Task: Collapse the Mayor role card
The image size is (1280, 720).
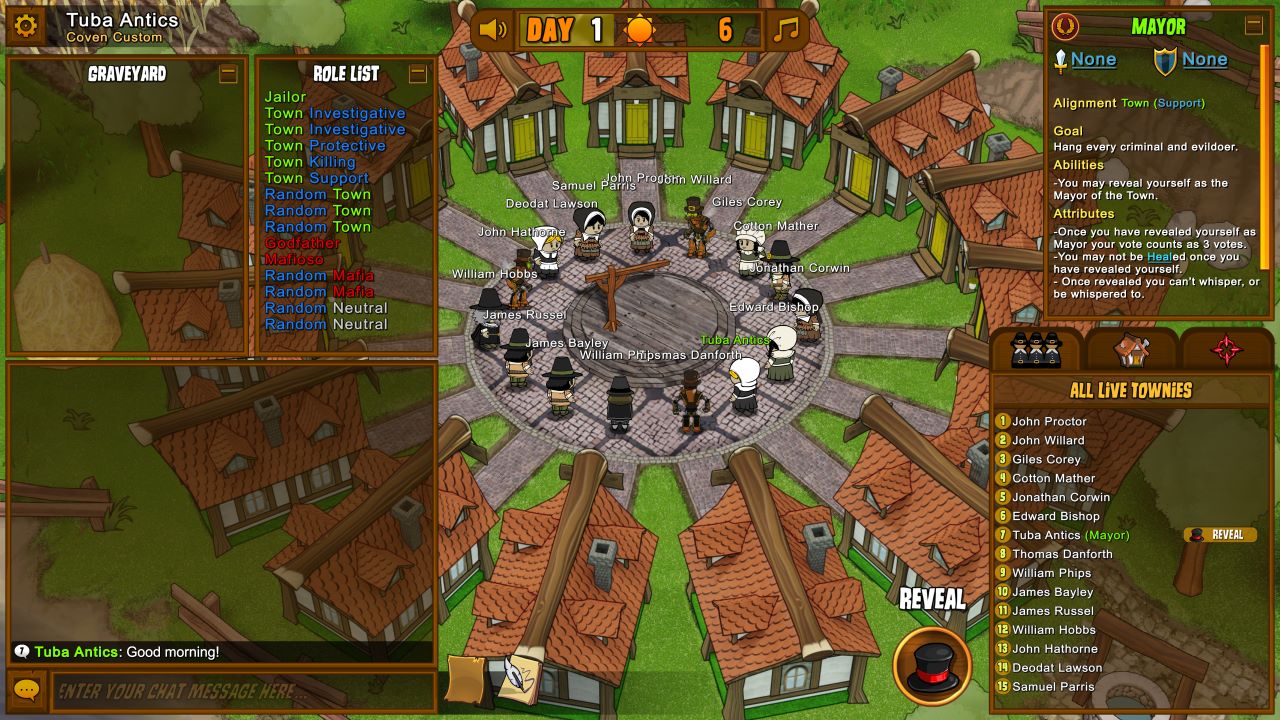Action: 1253,26
